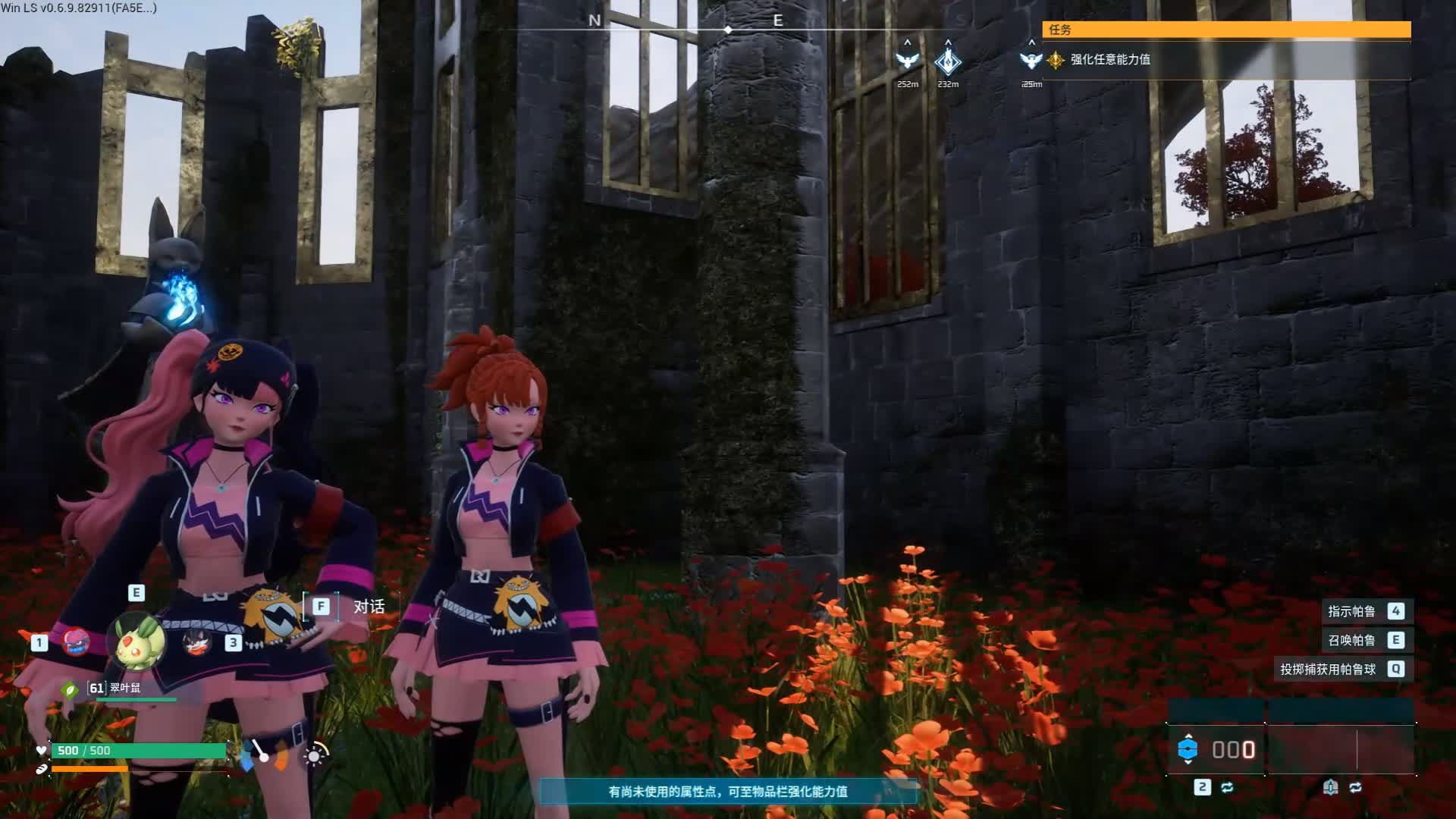This screenshot has height=819, width=1456.
Task: Choose the black and red fox pal icon
Action: (196, 643)
